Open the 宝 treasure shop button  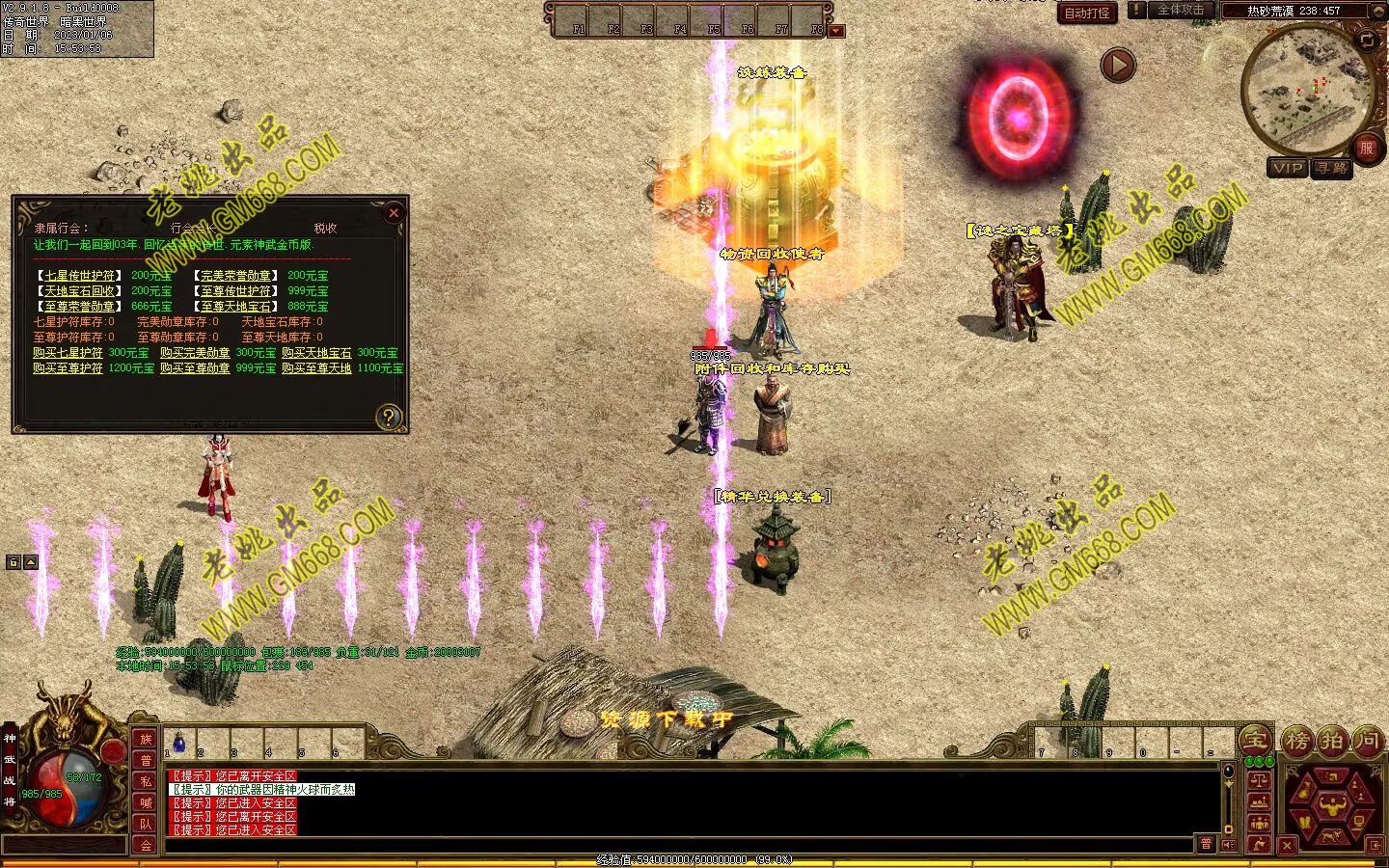(1256, 741)
